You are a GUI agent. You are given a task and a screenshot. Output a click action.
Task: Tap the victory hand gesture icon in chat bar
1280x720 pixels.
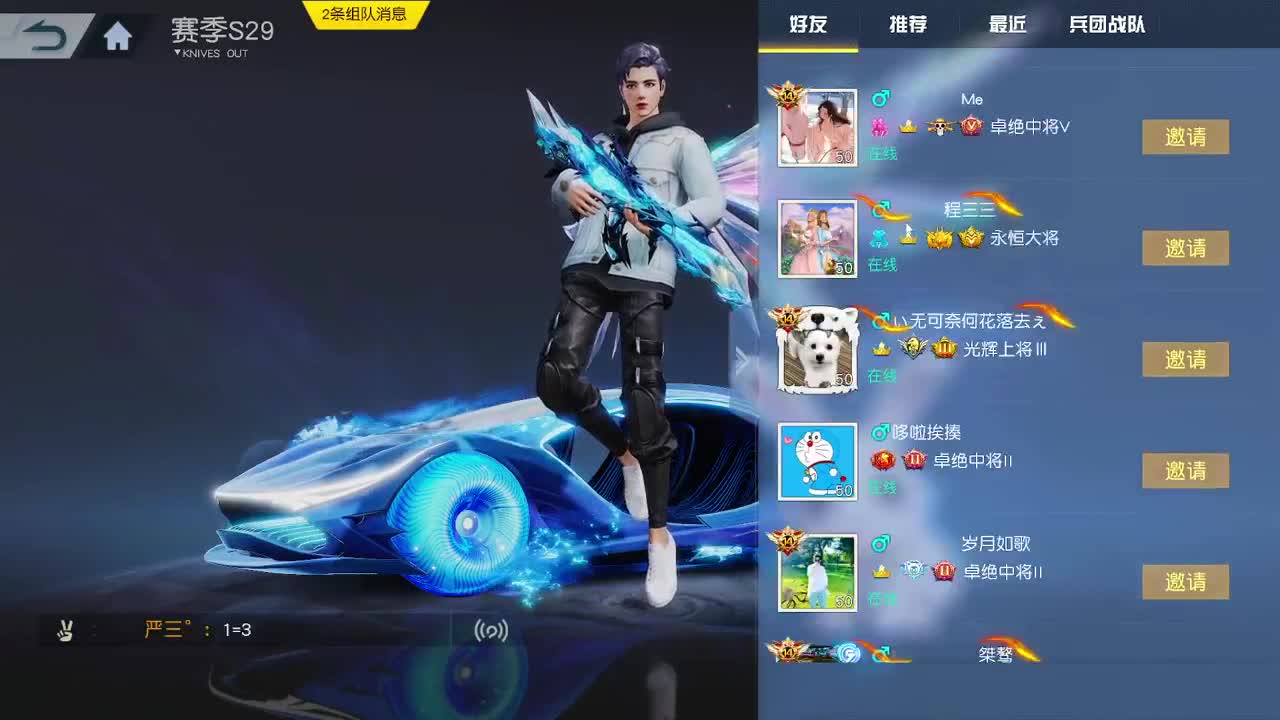[67, 630]
